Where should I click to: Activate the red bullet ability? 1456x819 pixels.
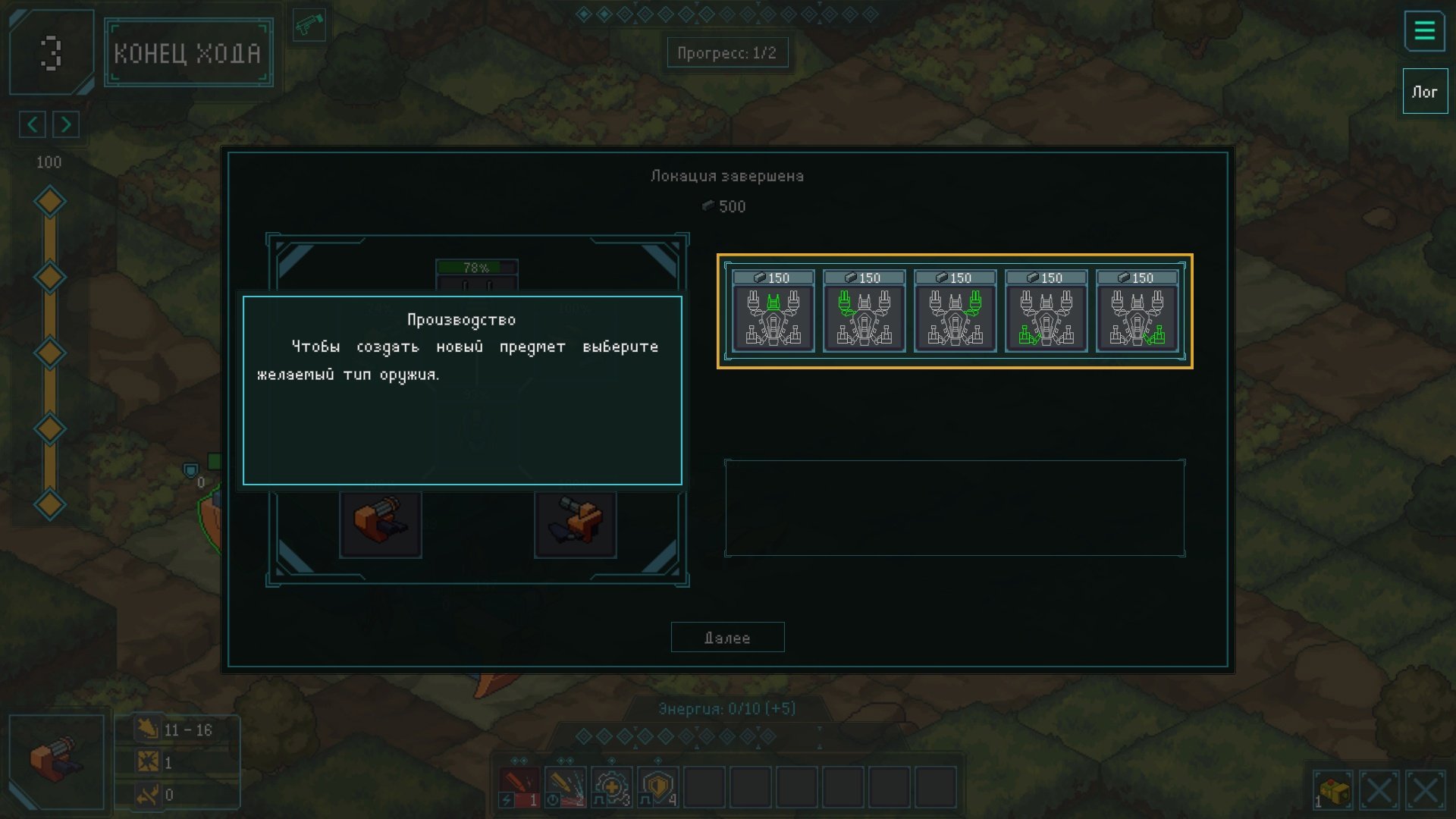coord(519,786)
